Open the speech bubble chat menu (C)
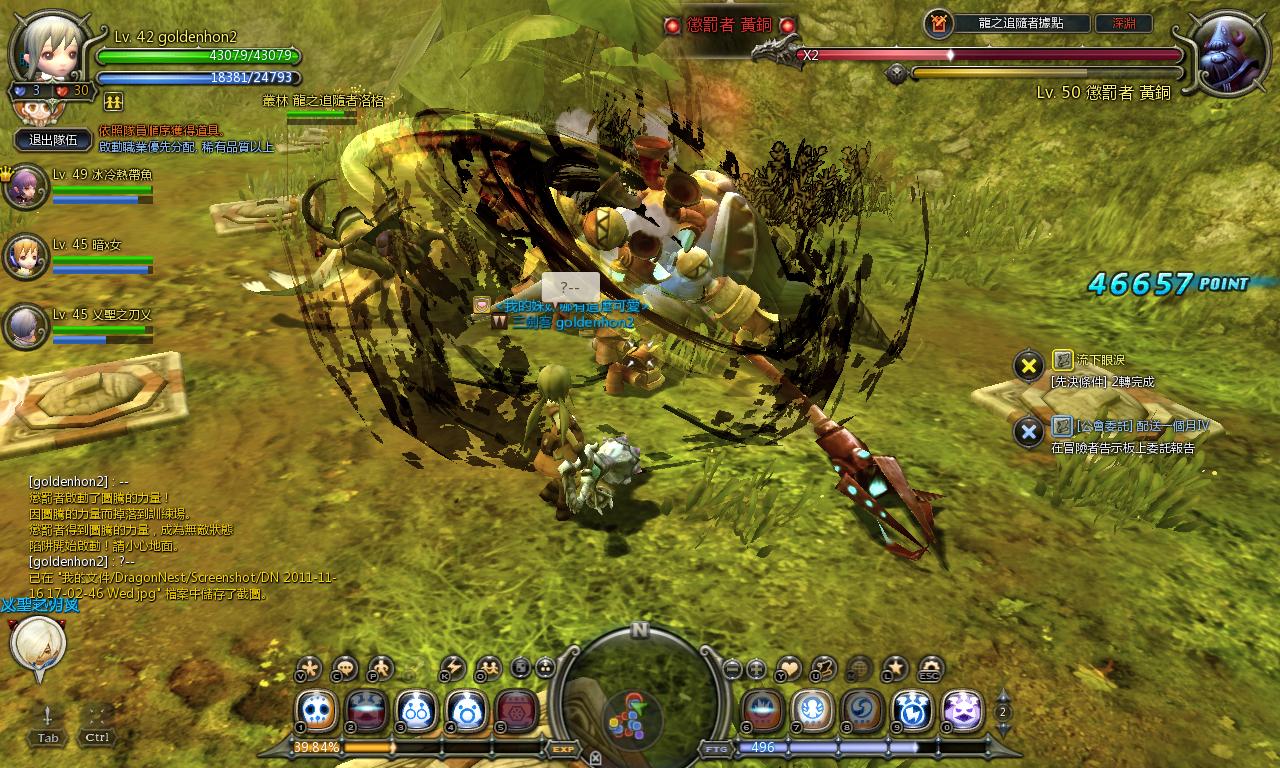Screen dimensions: 1280x768 click(x=345, y=667)
